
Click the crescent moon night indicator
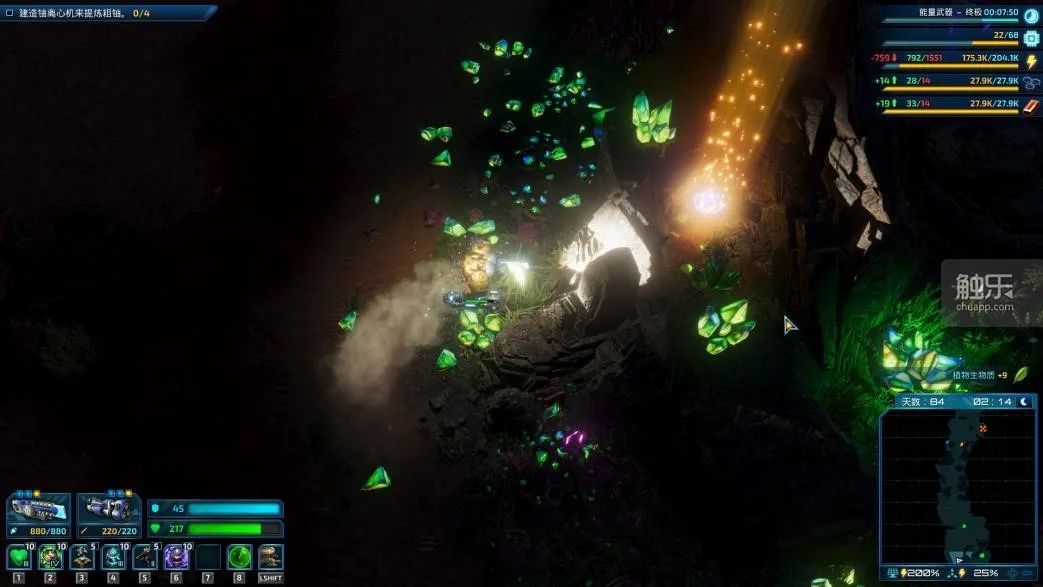[1024, 402]
